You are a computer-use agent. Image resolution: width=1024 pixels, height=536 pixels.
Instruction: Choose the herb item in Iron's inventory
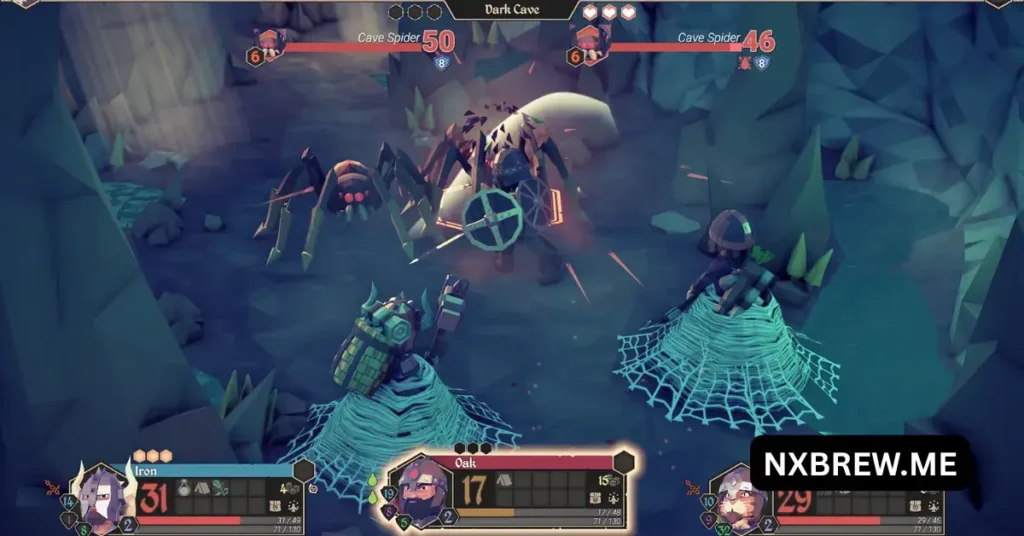(220, 488)
